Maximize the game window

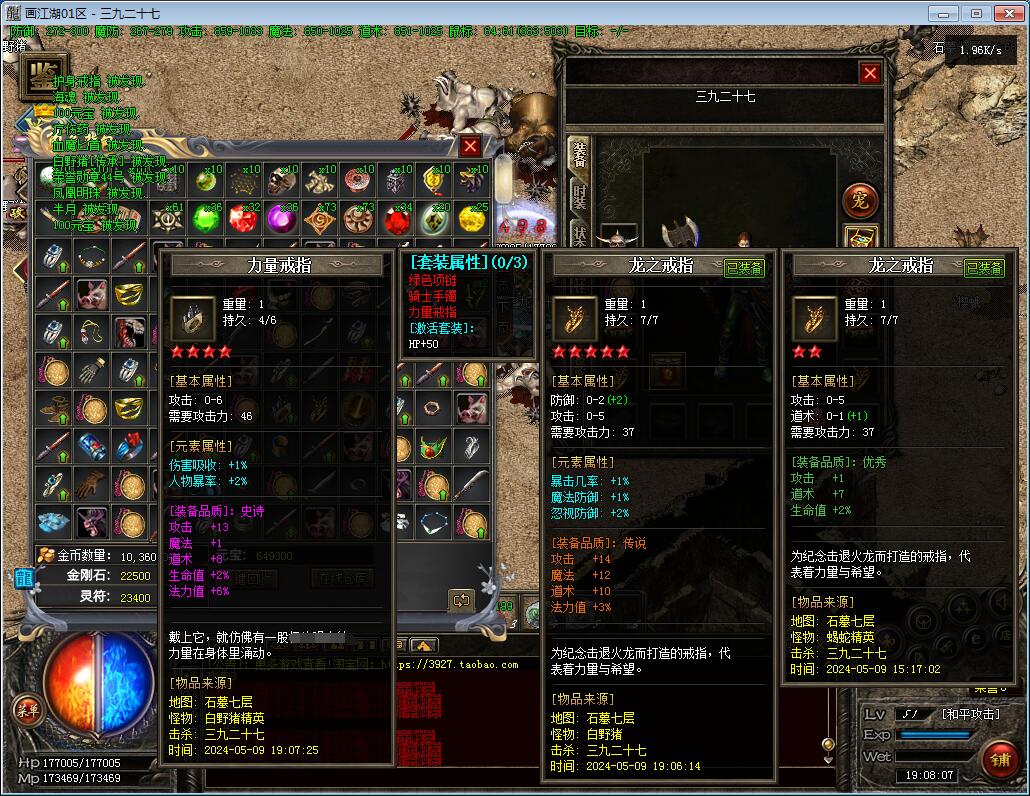coord(976,13)
